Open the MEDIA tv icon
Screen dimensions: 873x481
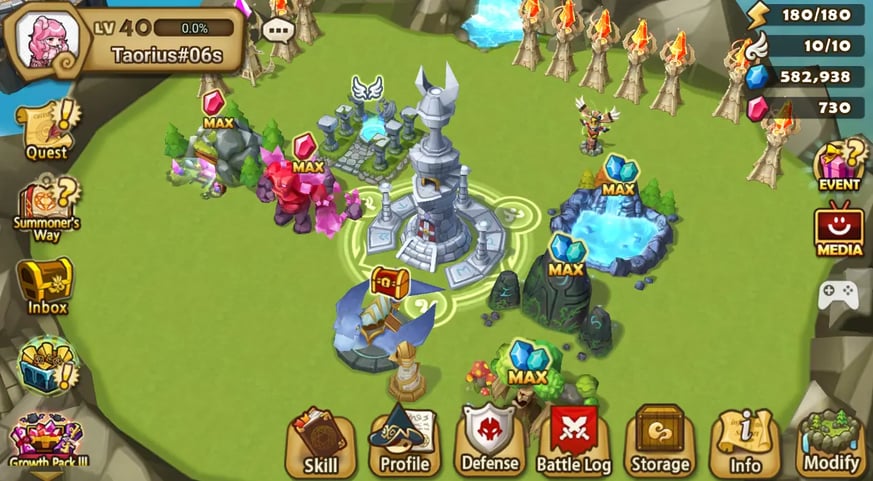pos(838,229)
